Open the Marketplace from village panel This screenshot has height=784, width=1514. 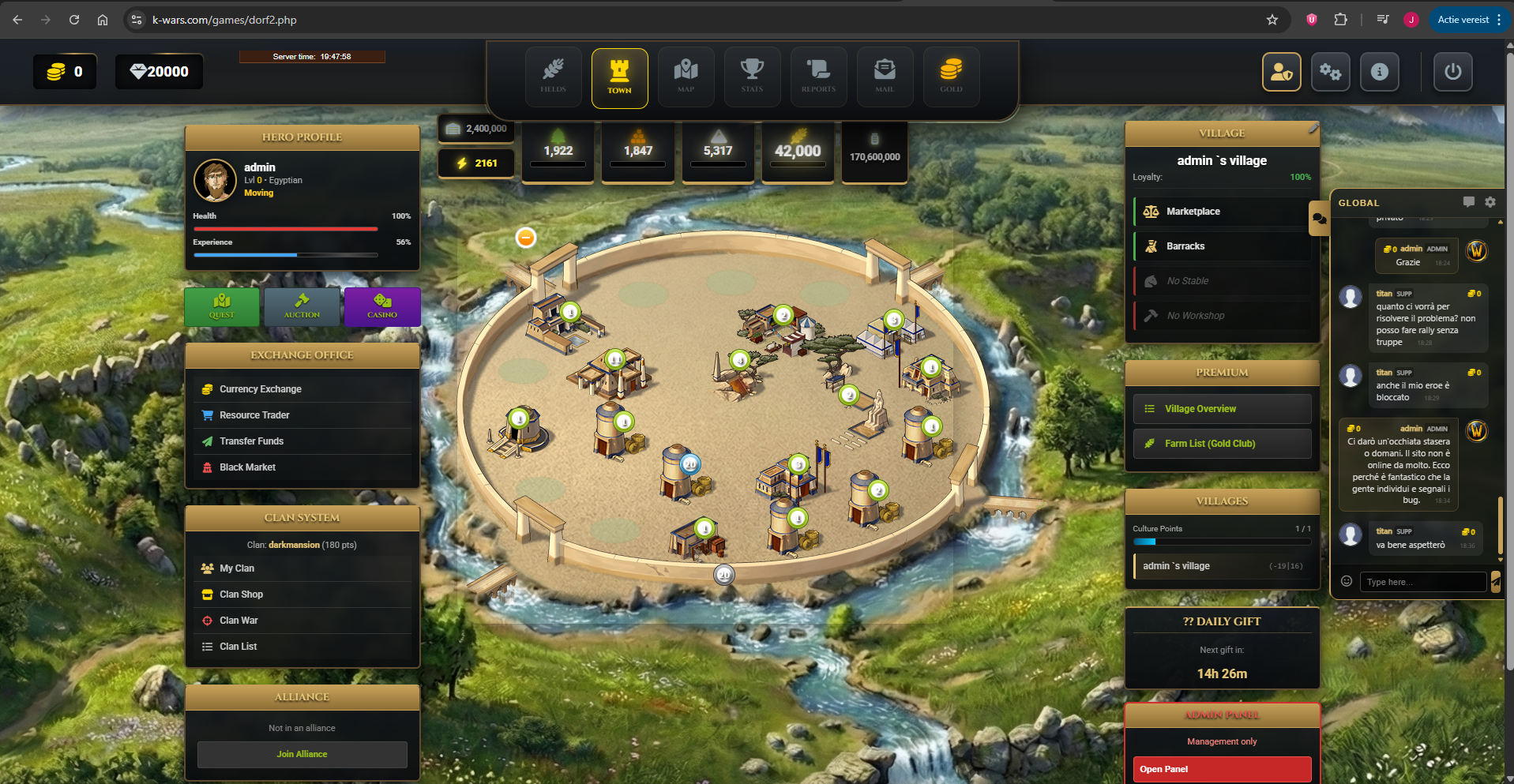point(1193,212)
